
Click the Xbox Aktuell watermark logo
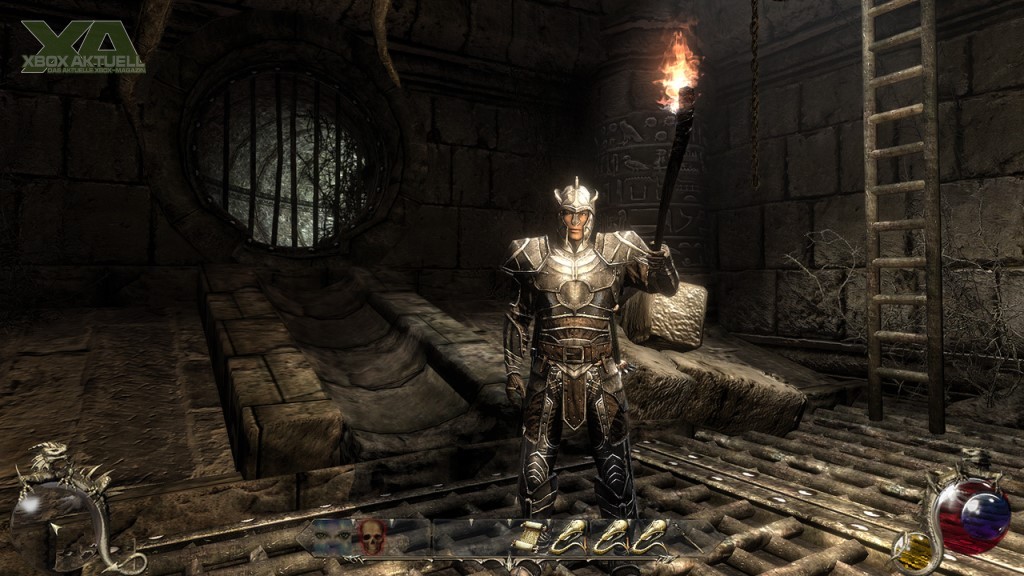tap(83, 47)
